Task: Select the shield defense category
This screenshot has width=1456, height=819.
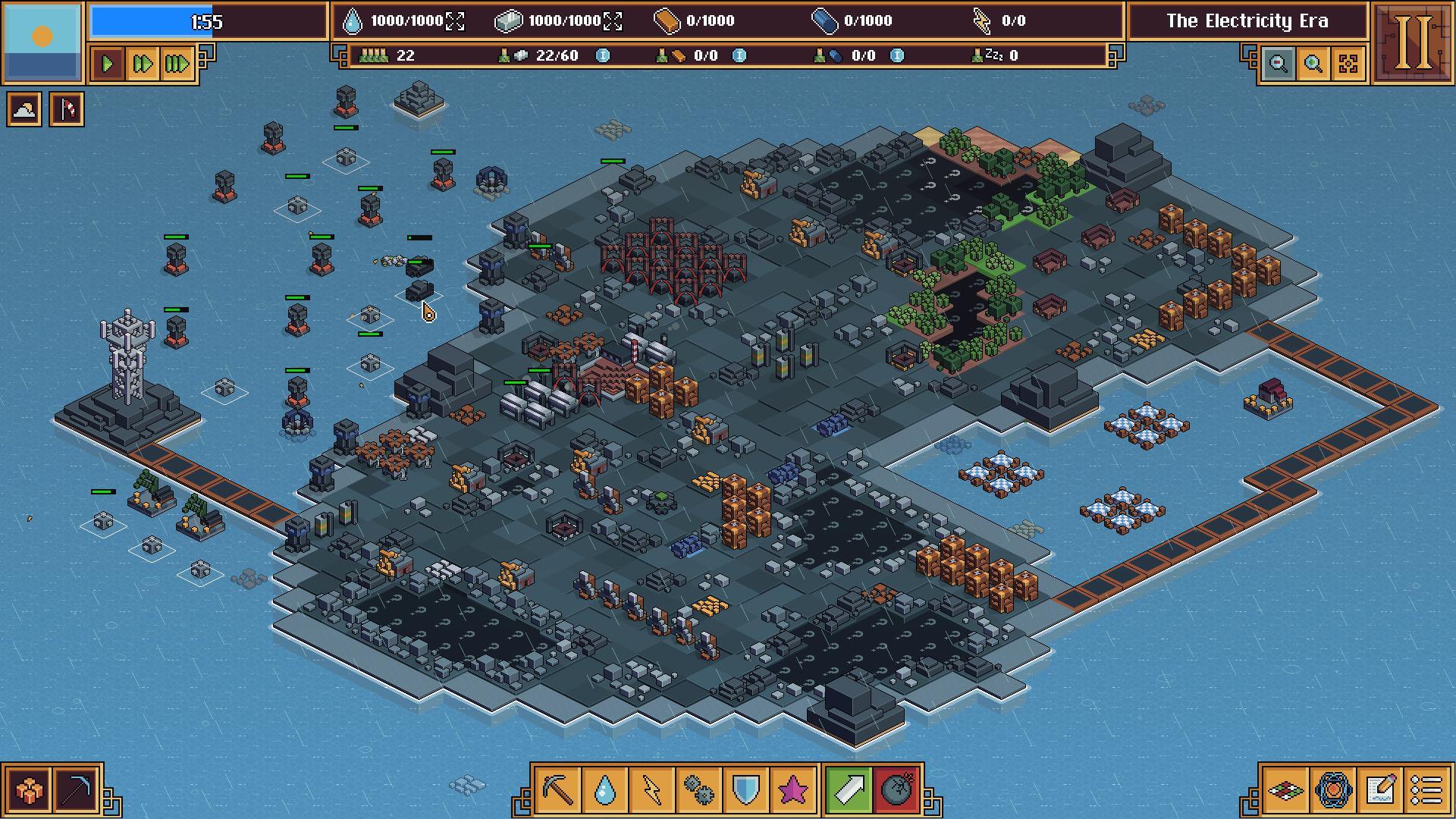Action: click(744, 789)
